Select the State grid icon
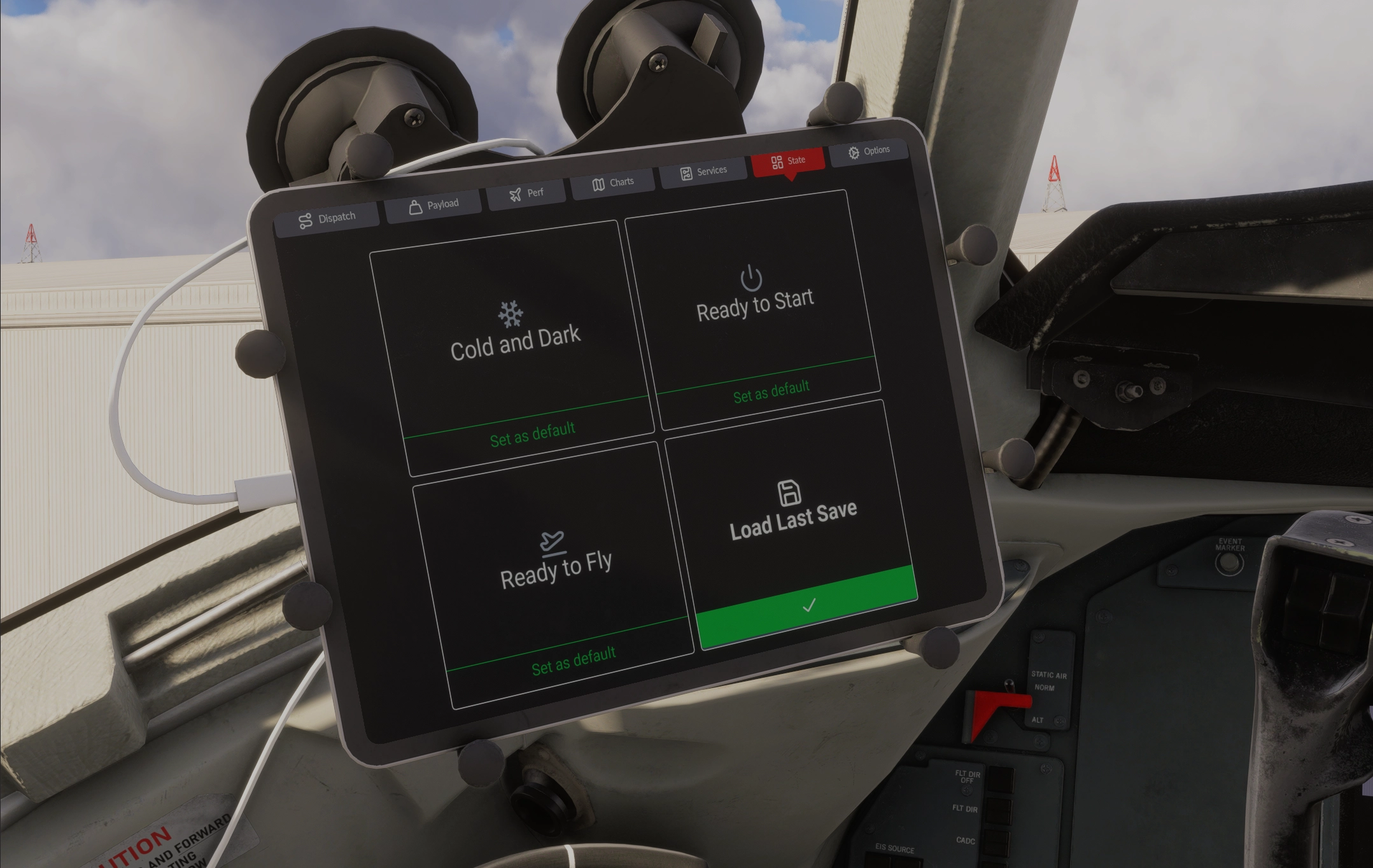1373x868 pixels. [x=777, y=161]
